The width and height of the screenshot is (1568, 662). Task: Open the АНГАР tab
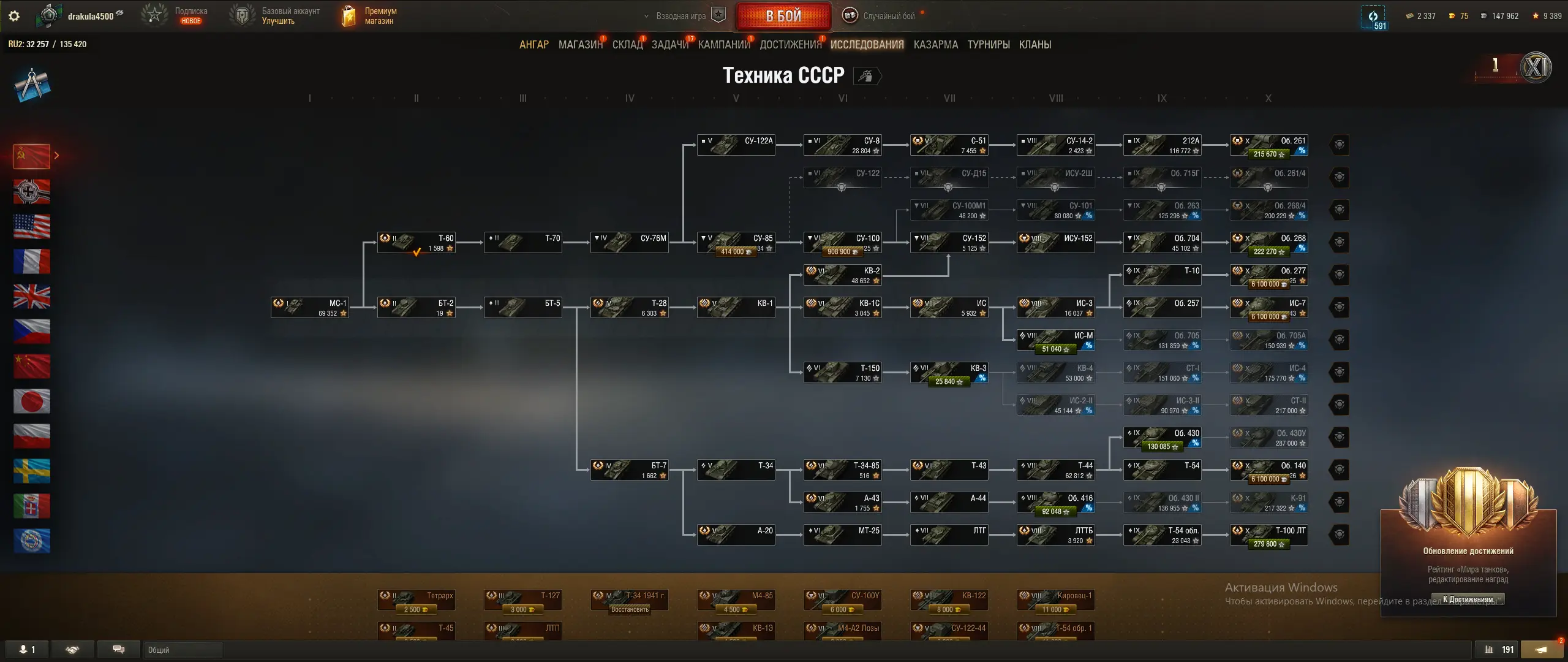(x=533, y=45)
